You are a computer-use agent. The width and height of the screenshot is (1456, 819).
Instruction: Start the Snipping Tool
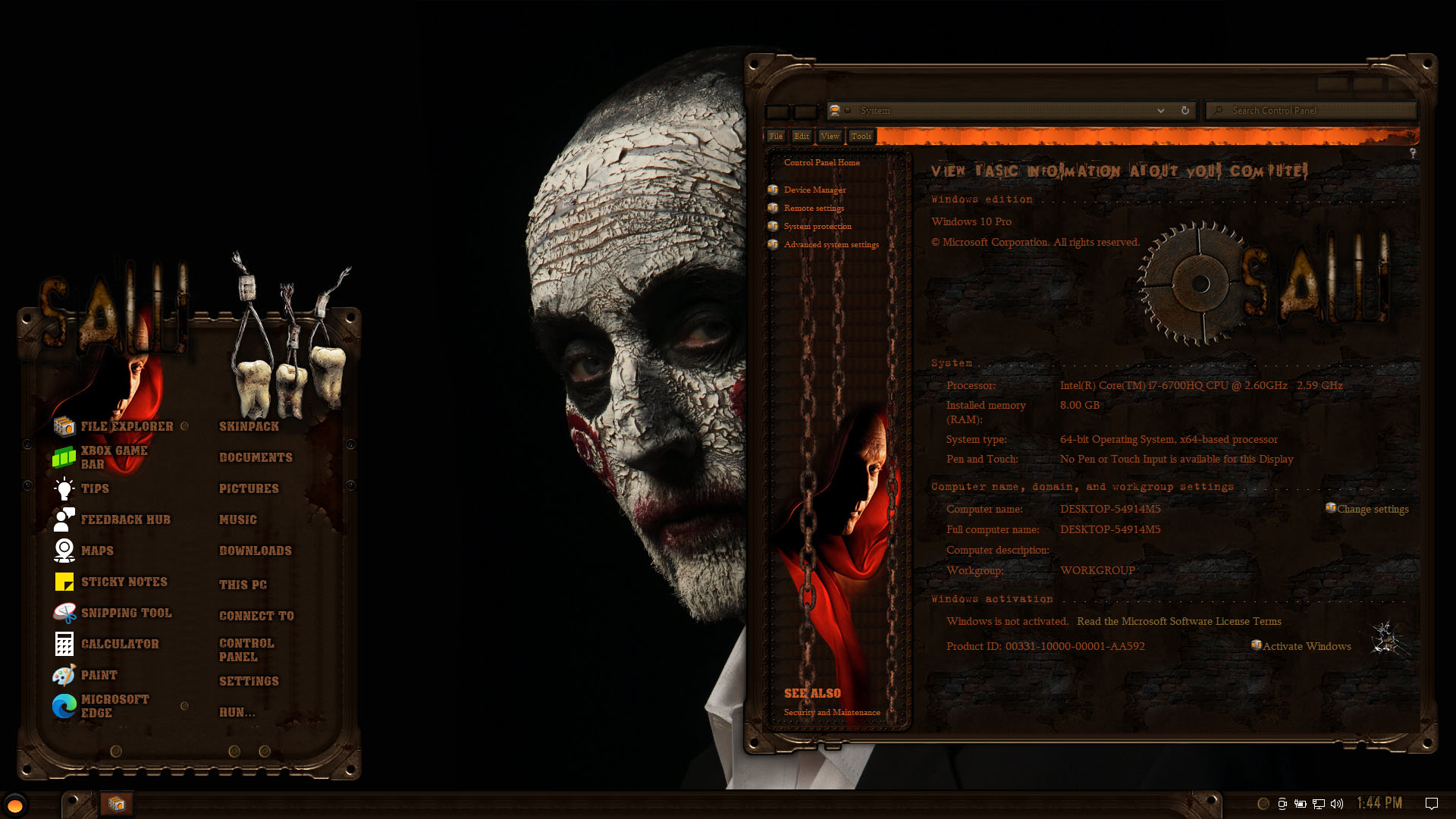tap(126, 613)
